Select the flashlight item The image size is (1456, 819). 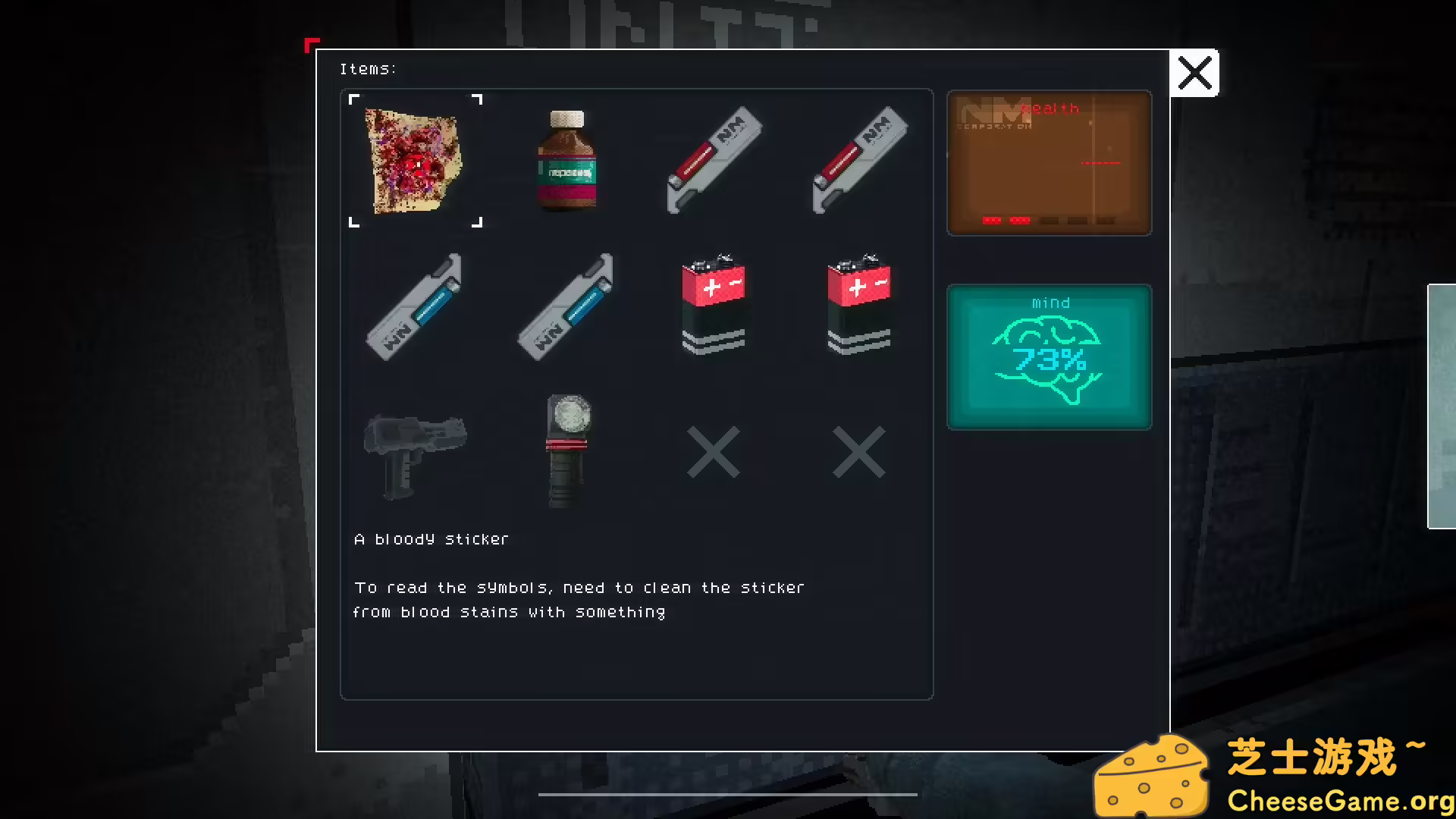(567, 450)
